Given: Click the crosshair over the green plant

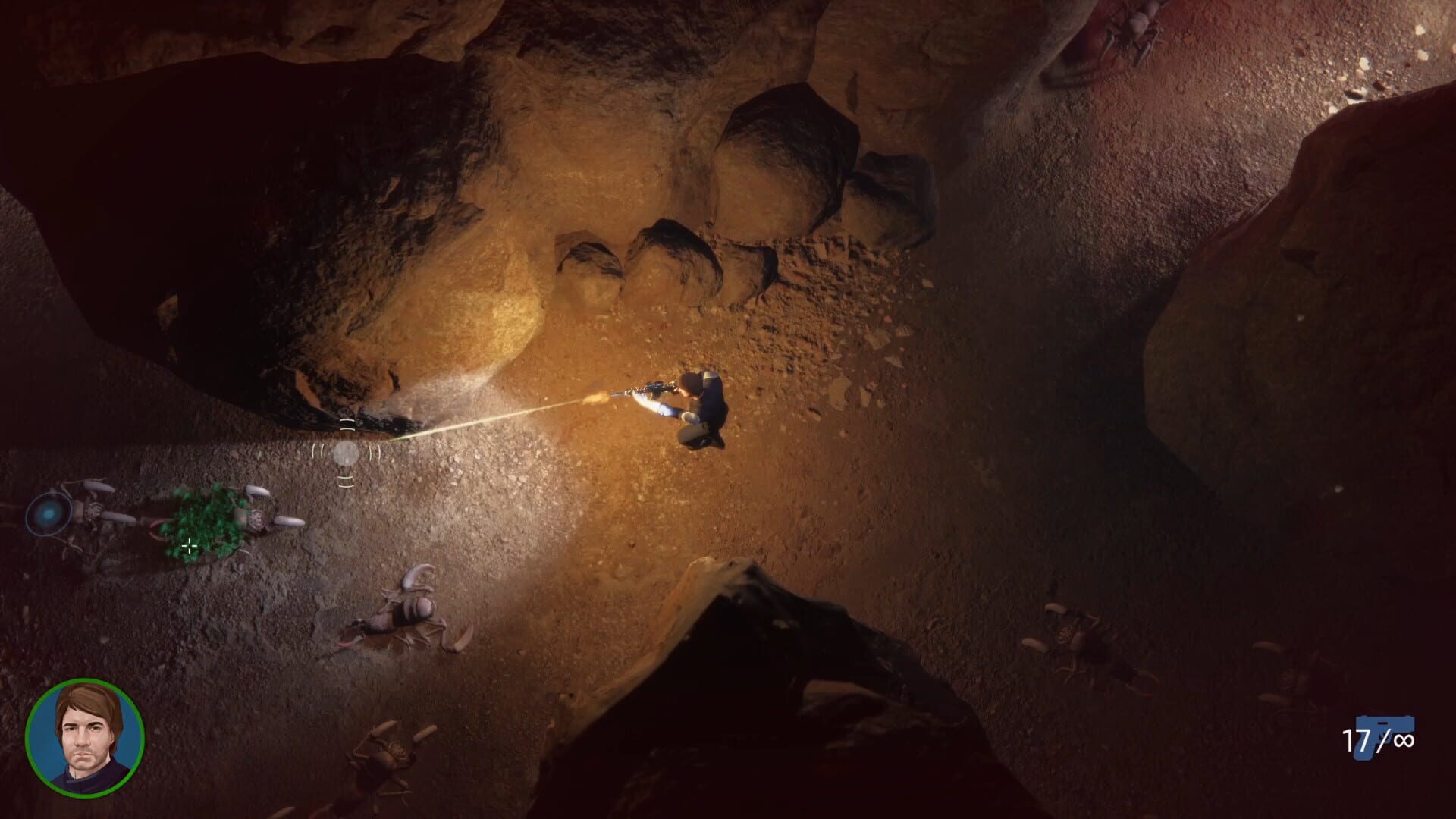Looking at the screenshot, I should [x=188, y=545].
